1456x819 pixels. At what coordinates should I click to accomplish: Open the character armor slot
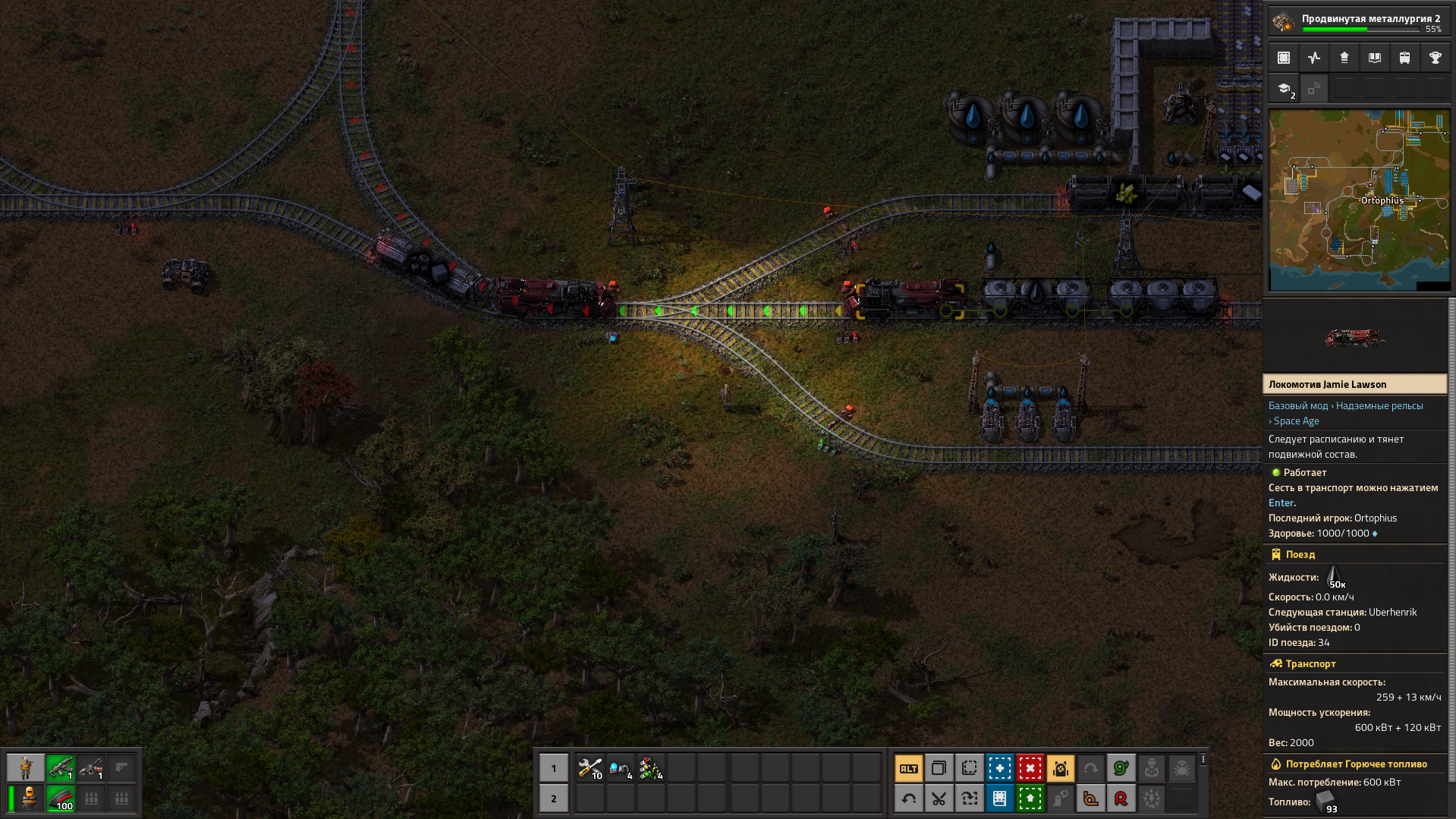click(30, 798)
